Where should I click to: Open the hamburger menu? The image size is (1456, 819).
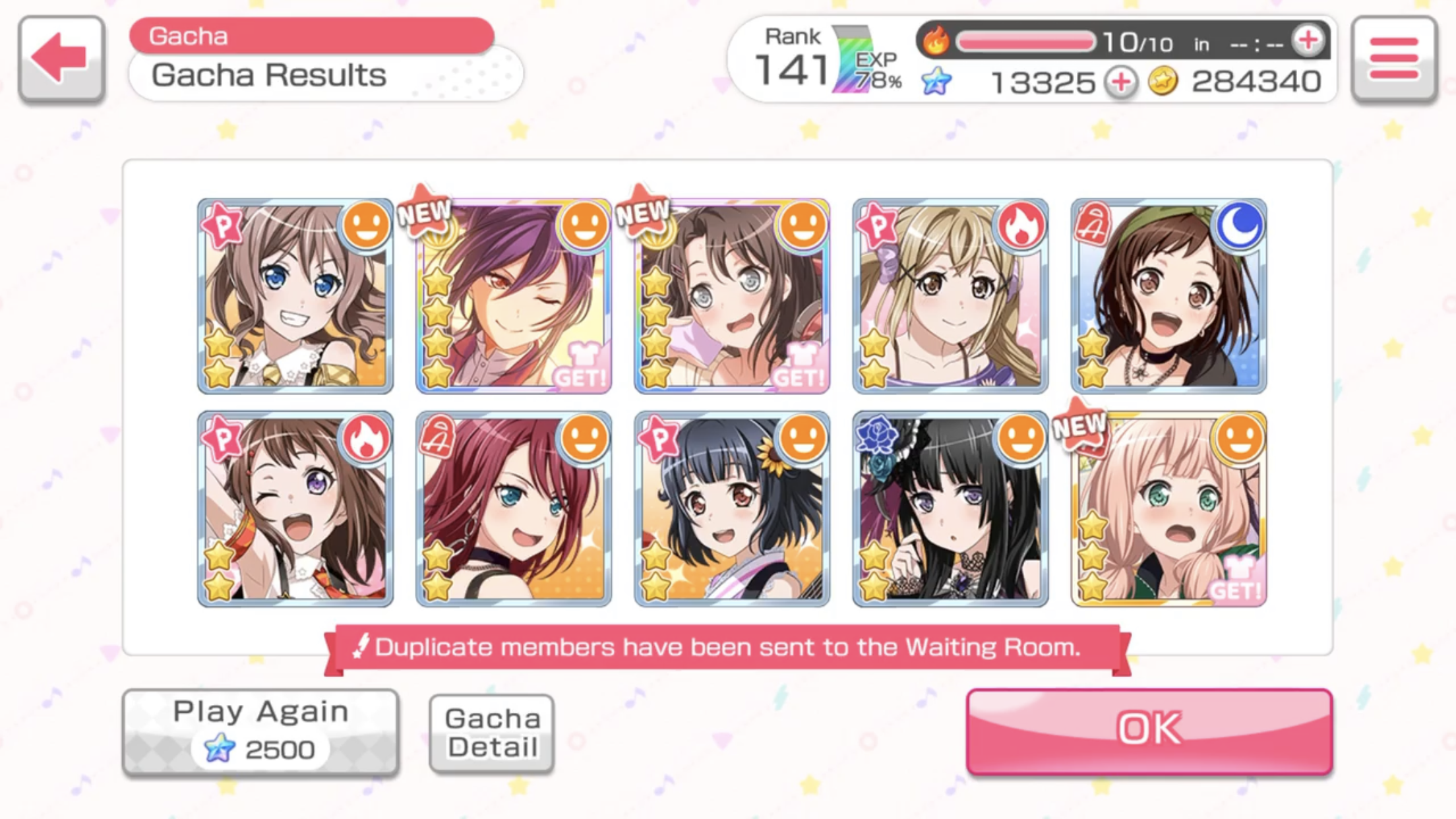click(x=1393, y=59)
